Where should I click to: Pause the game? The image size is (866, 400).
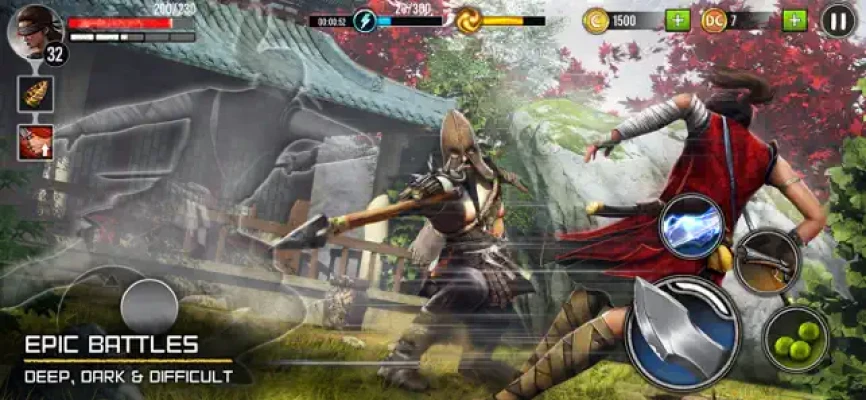[838, 20]
